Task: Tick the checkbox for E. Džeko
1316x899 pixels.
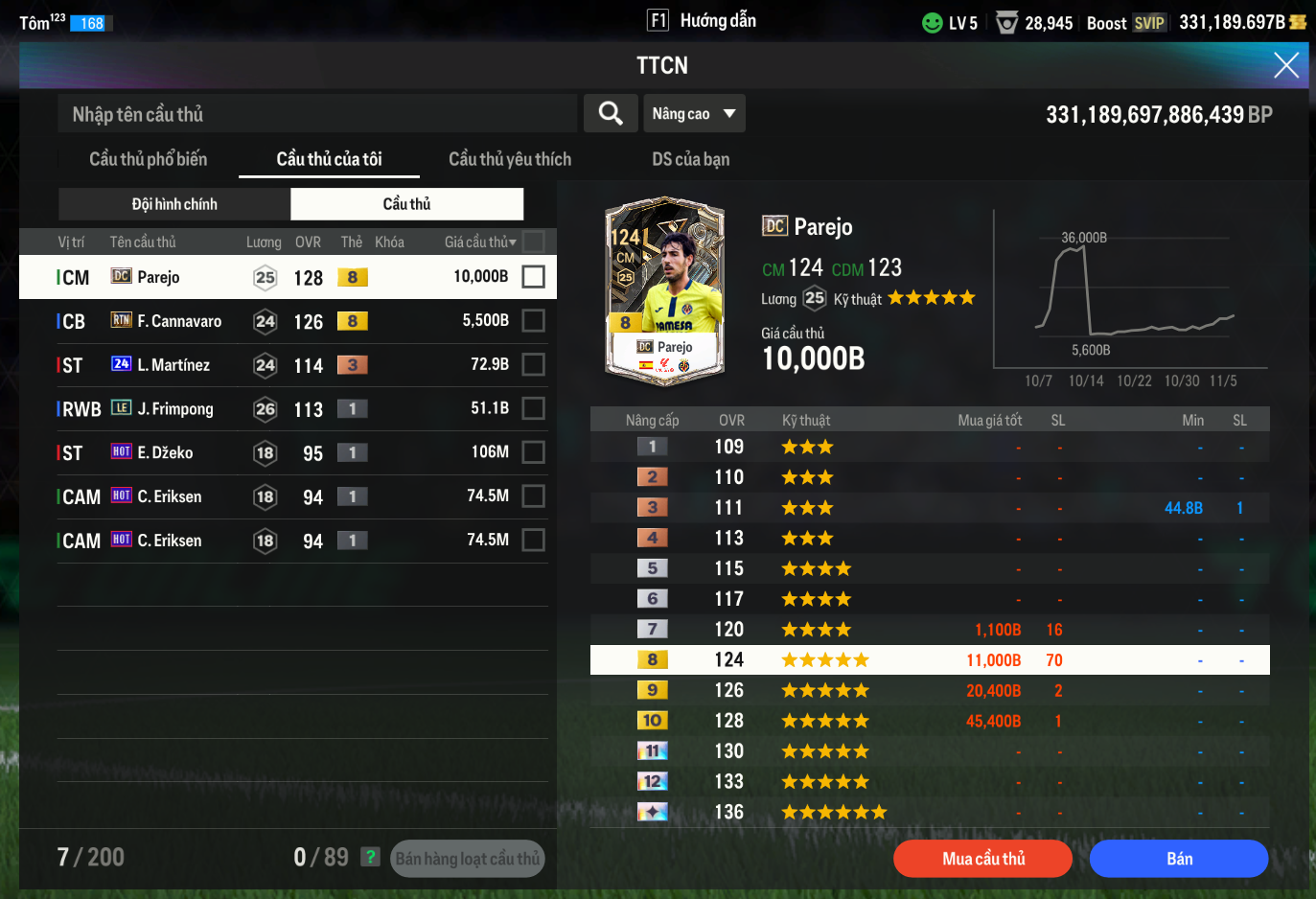Action: tap(533, 452)
